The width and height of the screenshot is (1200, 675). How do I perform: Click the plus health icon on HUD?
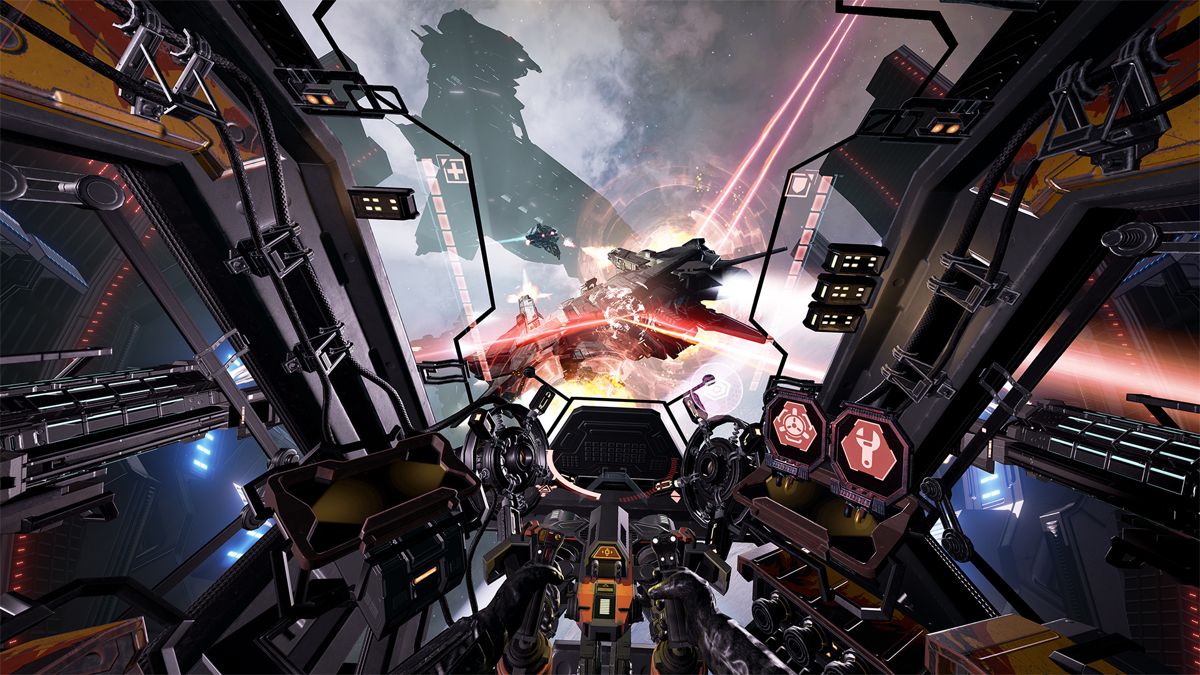pos(456,172)
